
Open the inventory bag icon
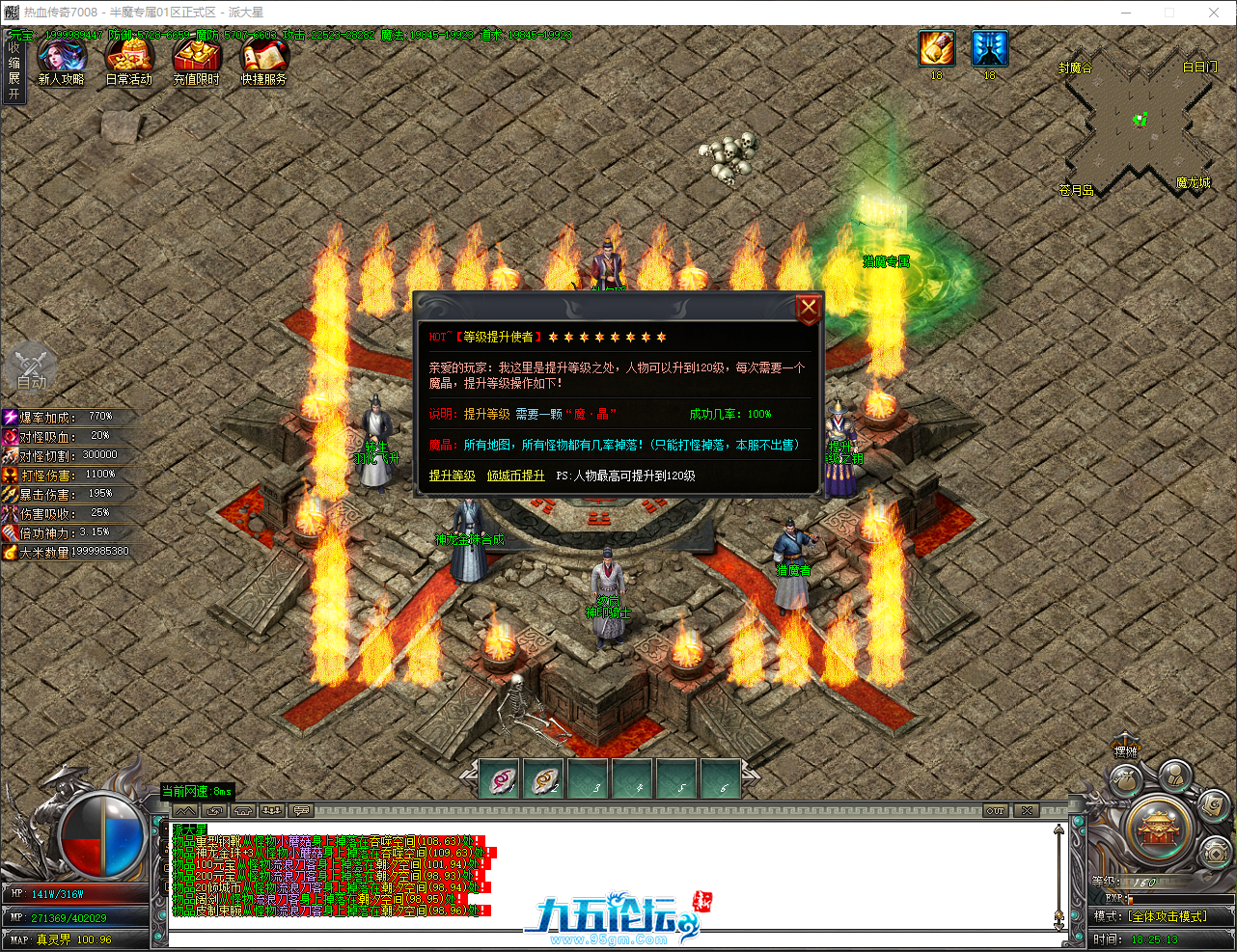tap(1125, 777)
